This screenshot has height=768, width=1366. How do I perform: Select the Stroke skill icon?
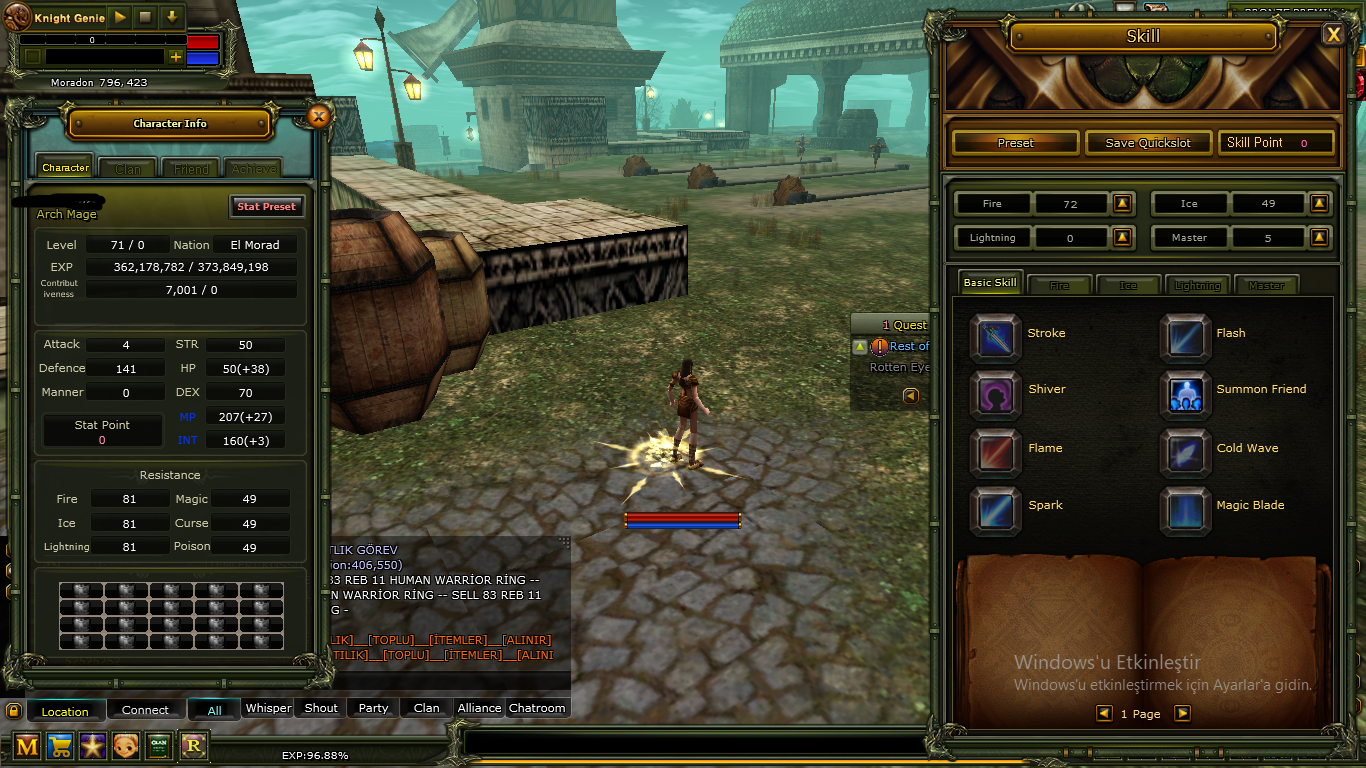995,333
